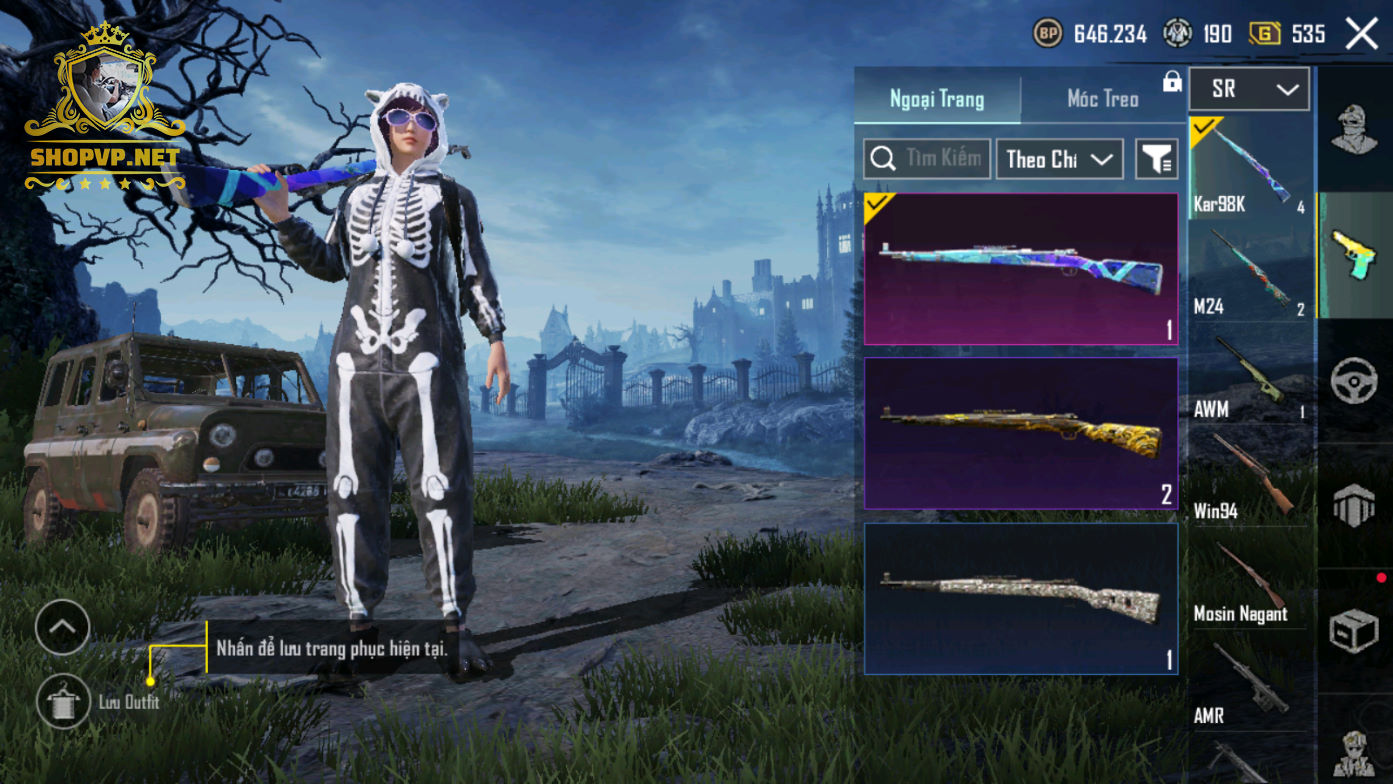Screen dimensions: 1393x784
Task: Expand the SR weapon type dropdown
Action: [1248, 89]
